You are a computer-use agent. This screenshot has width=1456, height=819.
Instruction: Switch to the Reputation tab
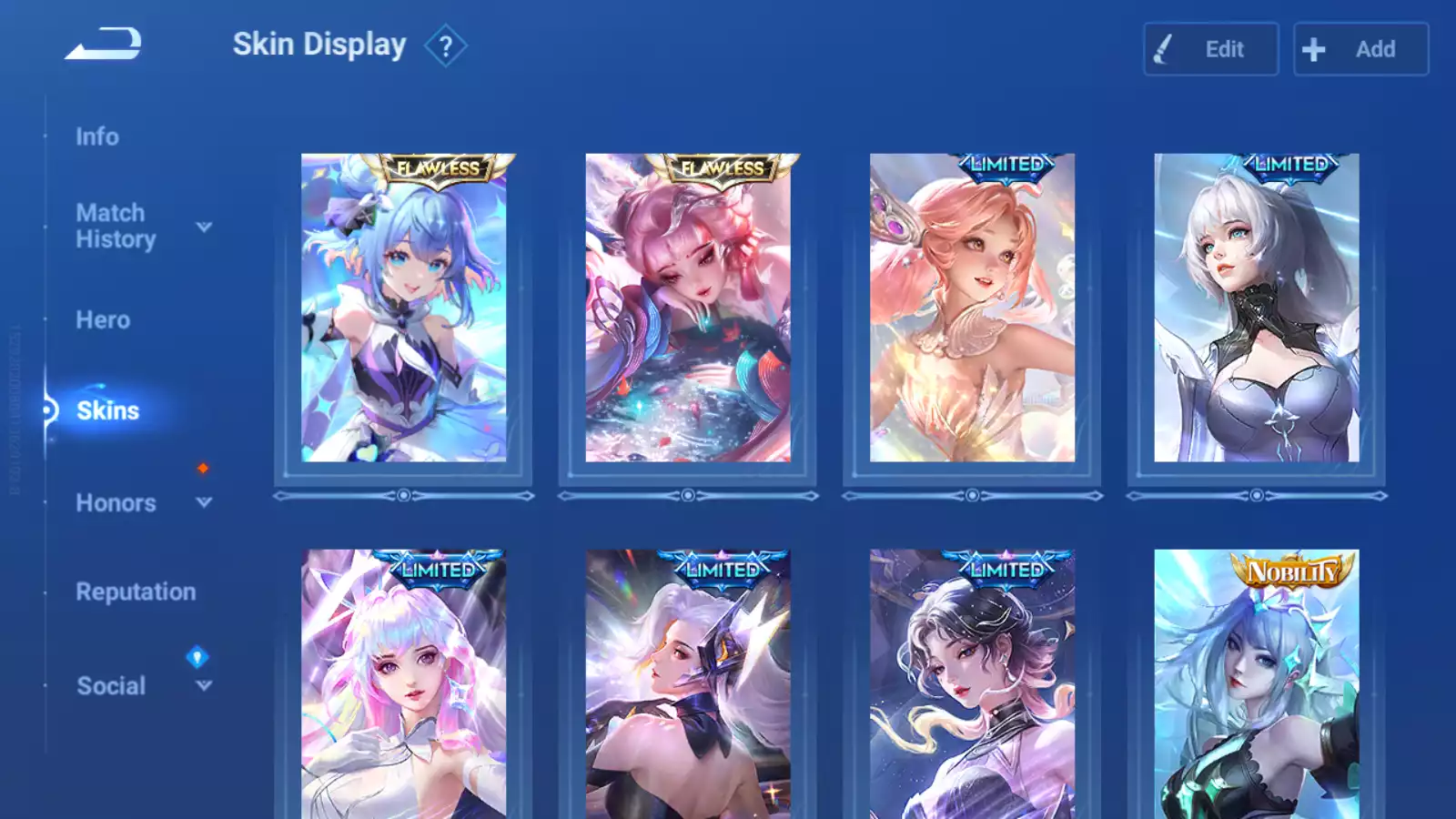pos(136,591)
